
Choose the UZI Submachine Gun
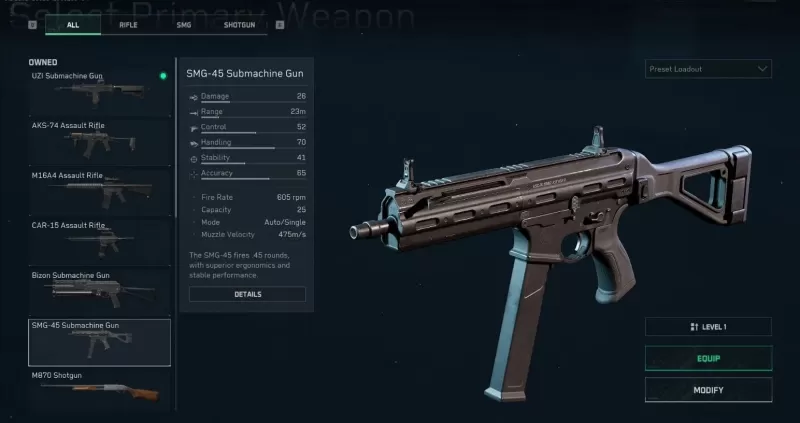pos(98,90)
